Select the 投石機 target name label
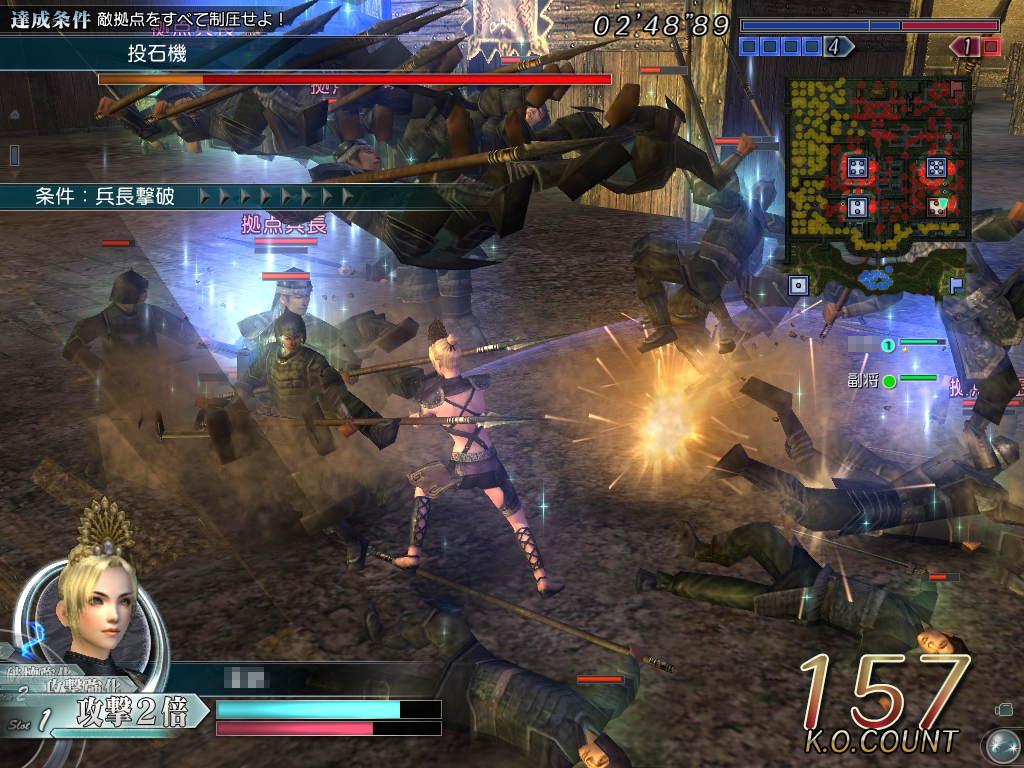Screen dimensions: 1024x768 pos(157,54)
